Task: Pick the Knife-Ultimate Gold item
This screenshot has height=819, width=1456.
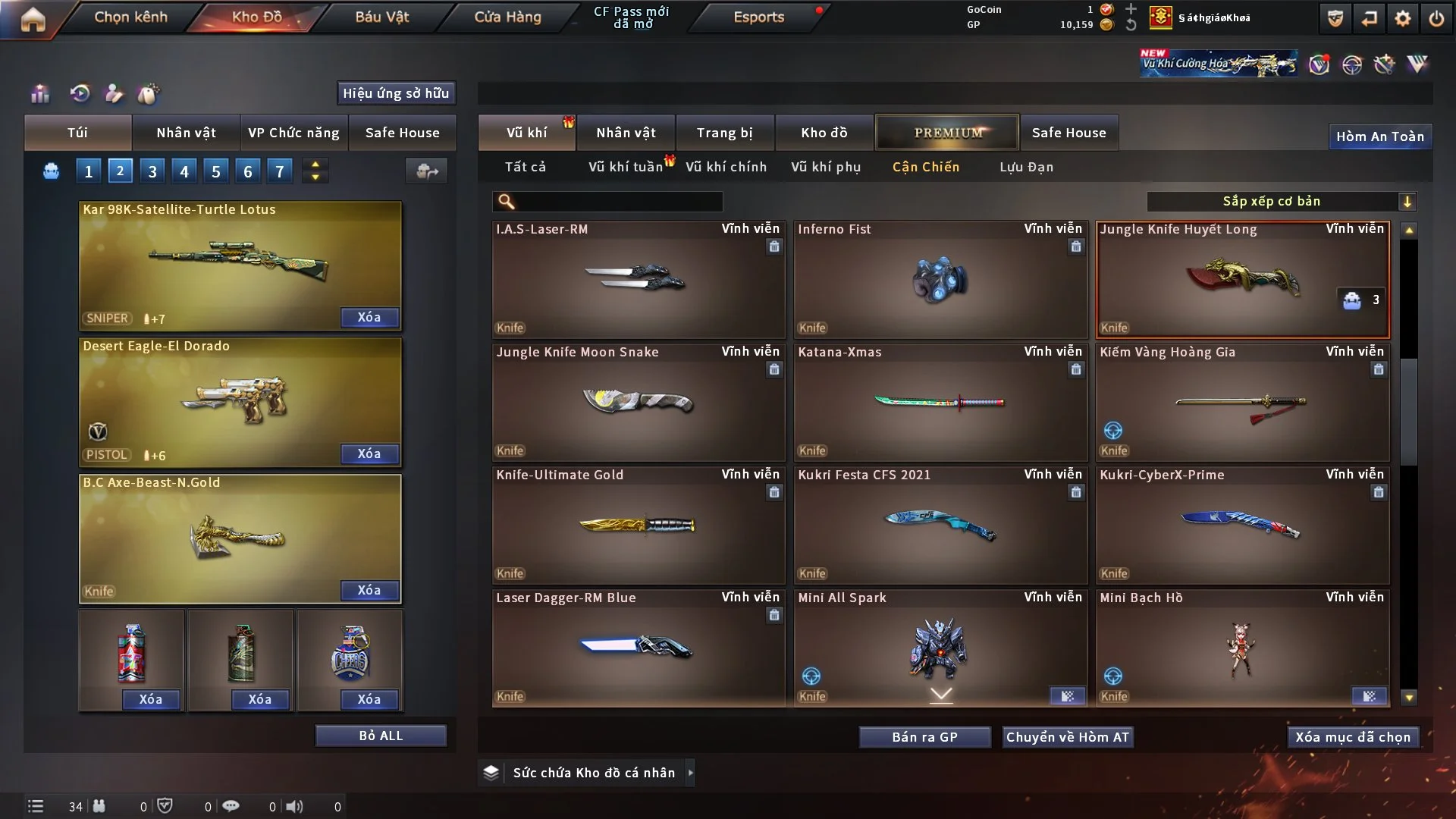Action: coord(638,526)
